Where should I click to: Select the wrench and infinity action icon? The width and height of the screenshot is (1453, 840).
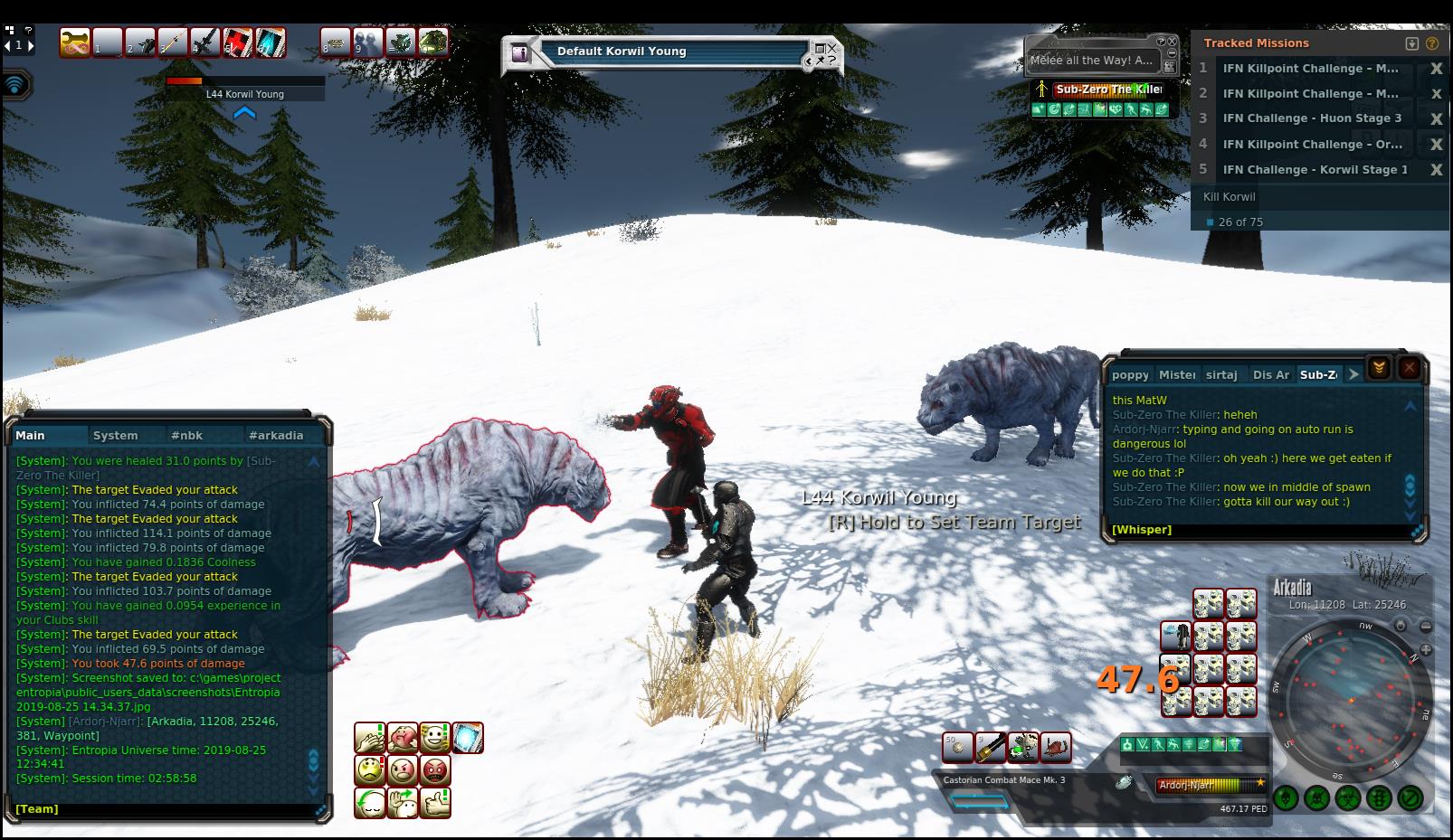76,42
